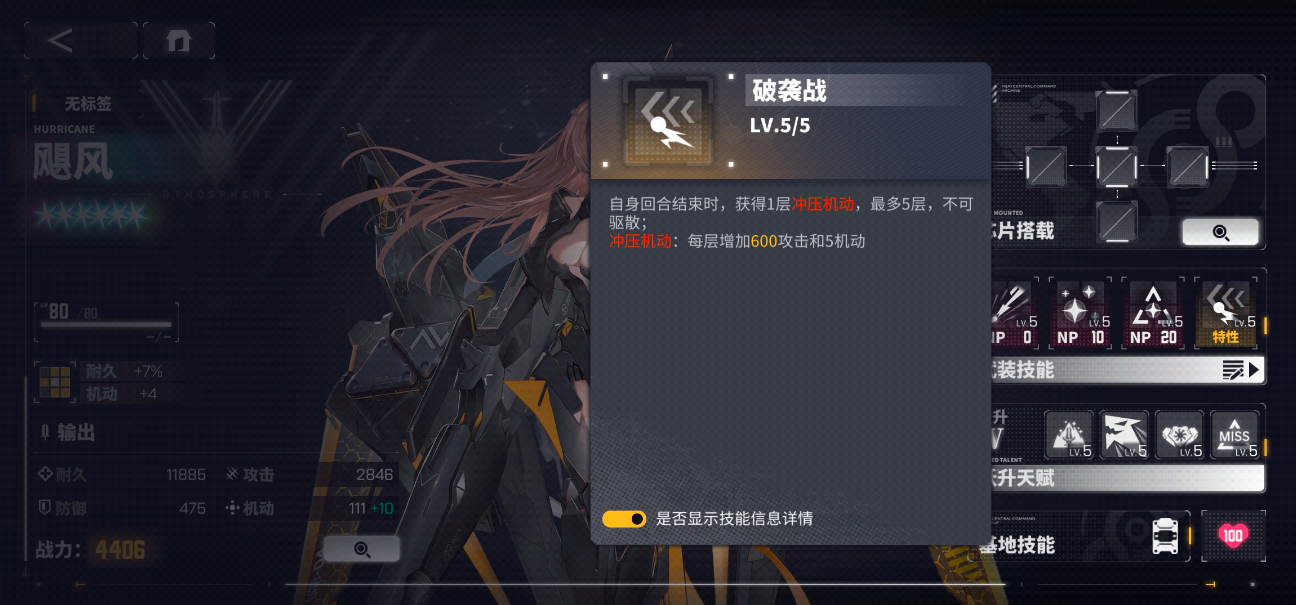
Task: Open the chip loadout magnifier button
Action: click(x=1220, y=232)
